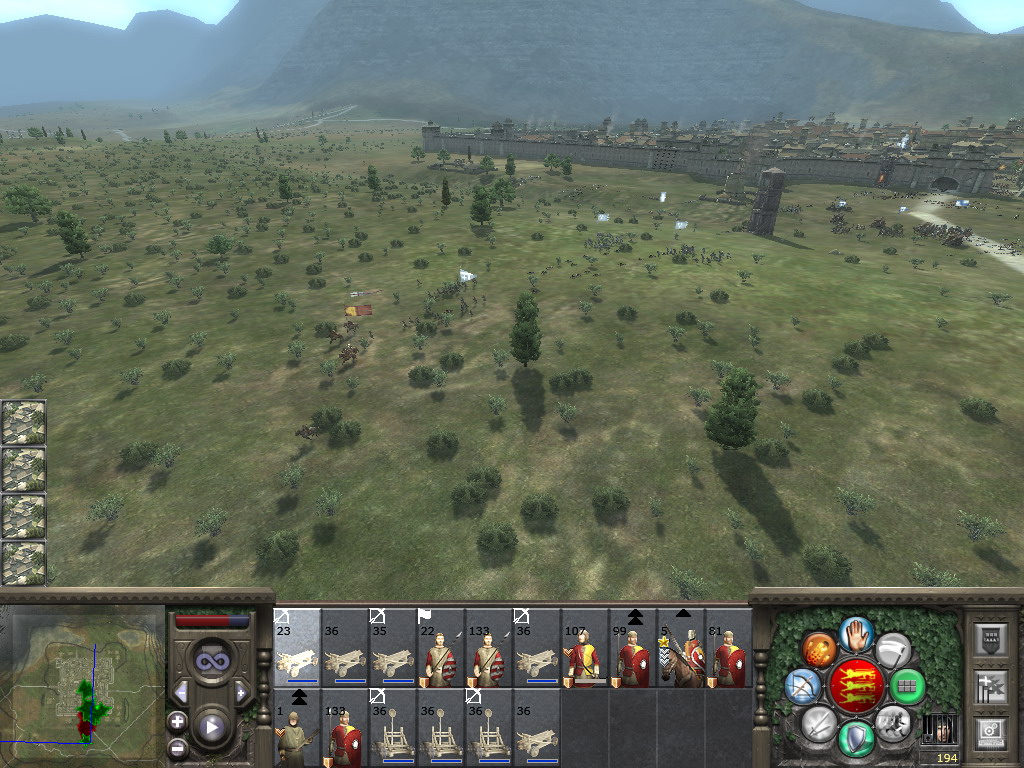
Task: Zoom out the minimap with minus button
Action: (177, 746)
